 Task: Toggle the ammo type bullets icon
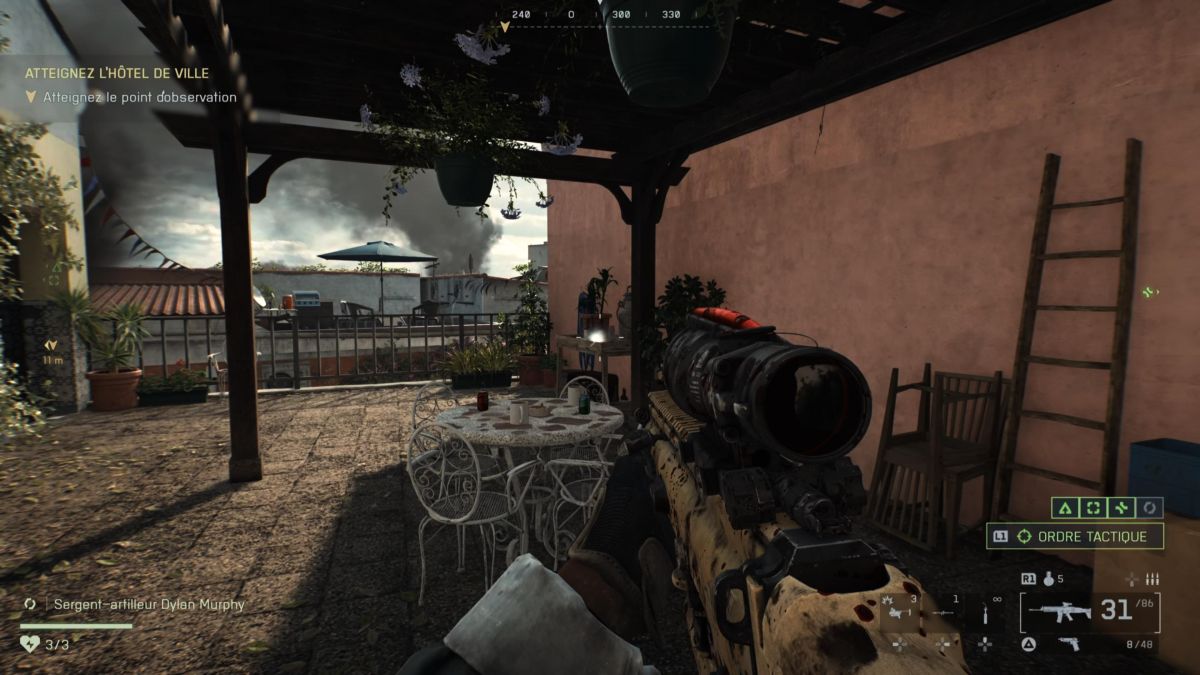tap(1152, 579)
